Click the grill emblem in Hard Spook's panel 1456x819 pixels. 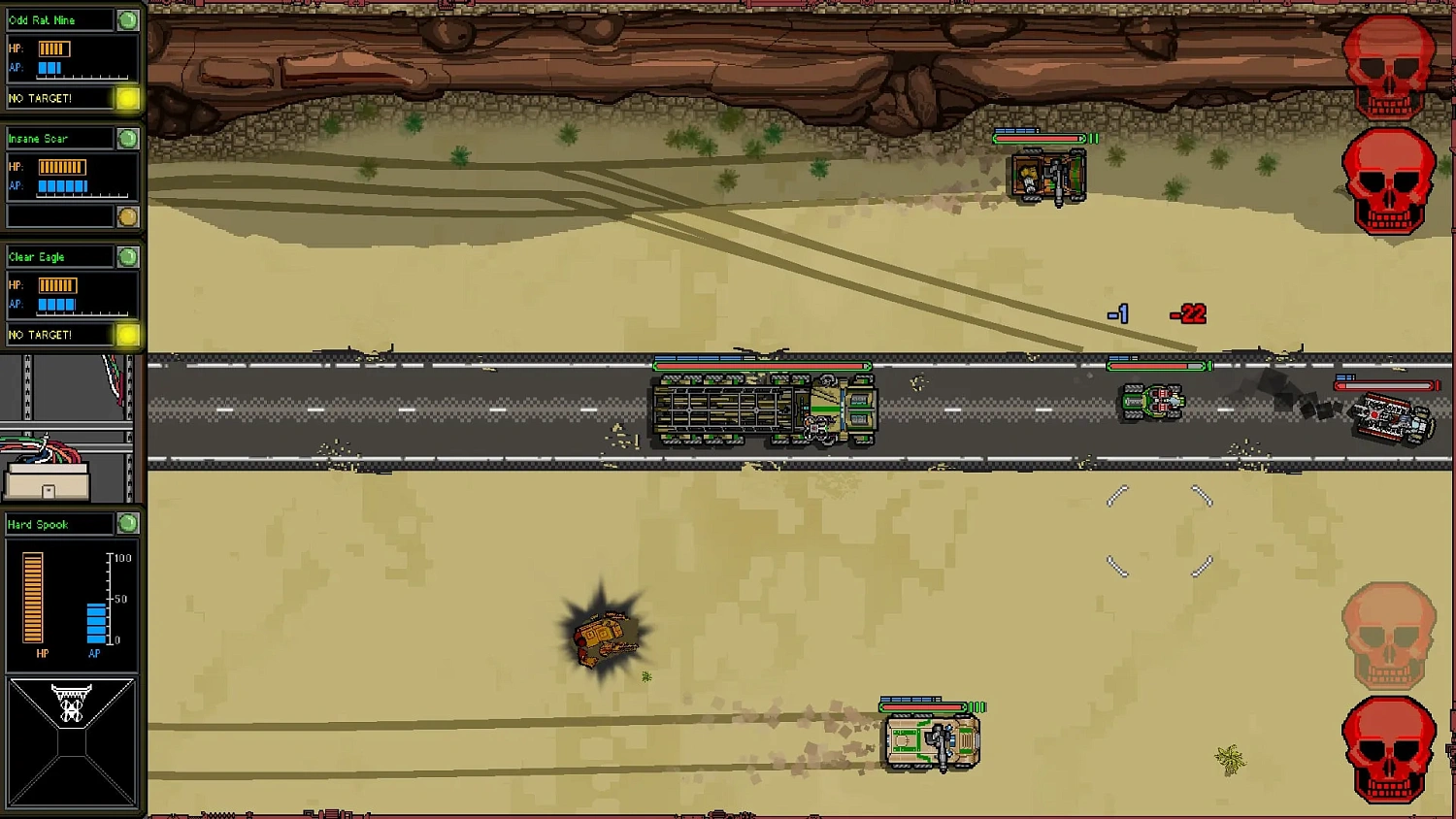pyautogui.click(x=72, y=702)
